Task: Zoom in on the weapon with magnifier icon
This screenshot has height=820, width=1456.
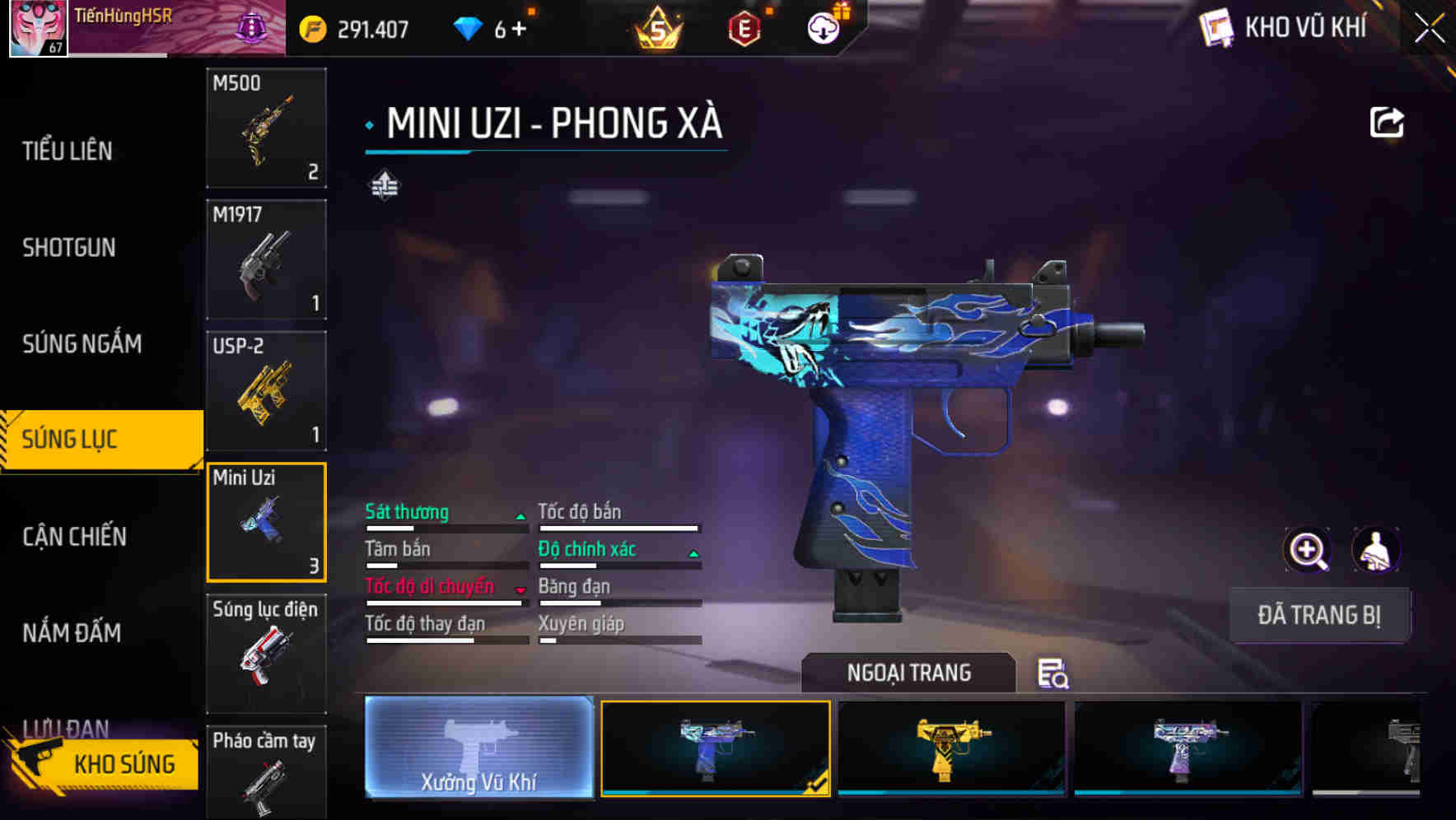Action: pyautogui.click(x=1309, y=550)
